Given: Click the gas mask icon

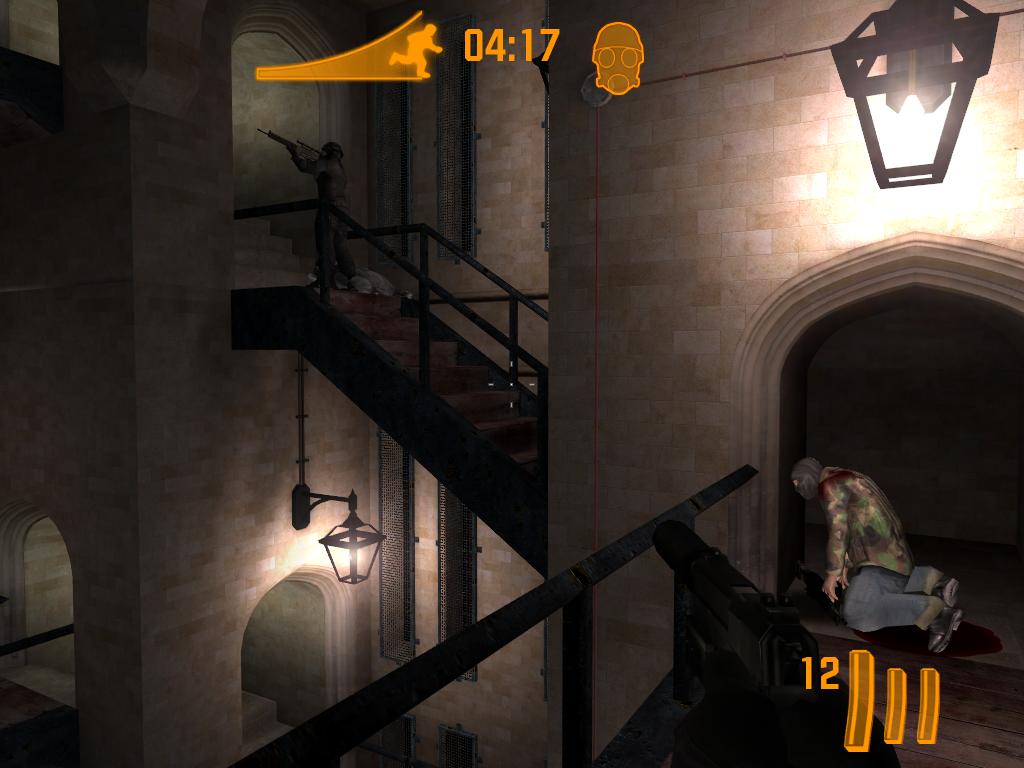Looking at the screenshot, I should coord(617,56).
